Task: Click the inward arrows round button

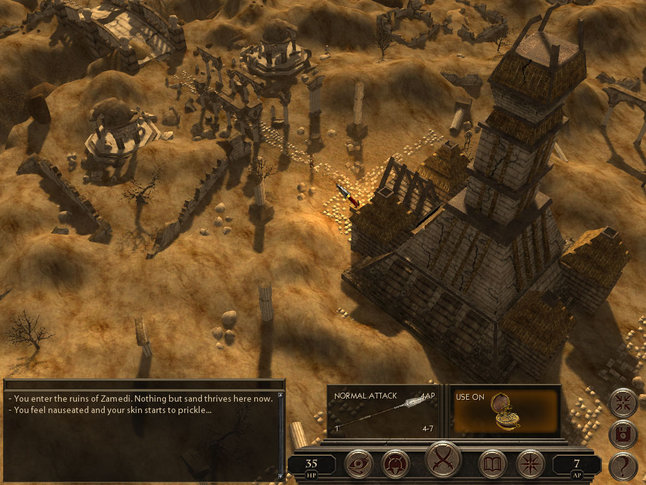Action: (x=623, y=402)
